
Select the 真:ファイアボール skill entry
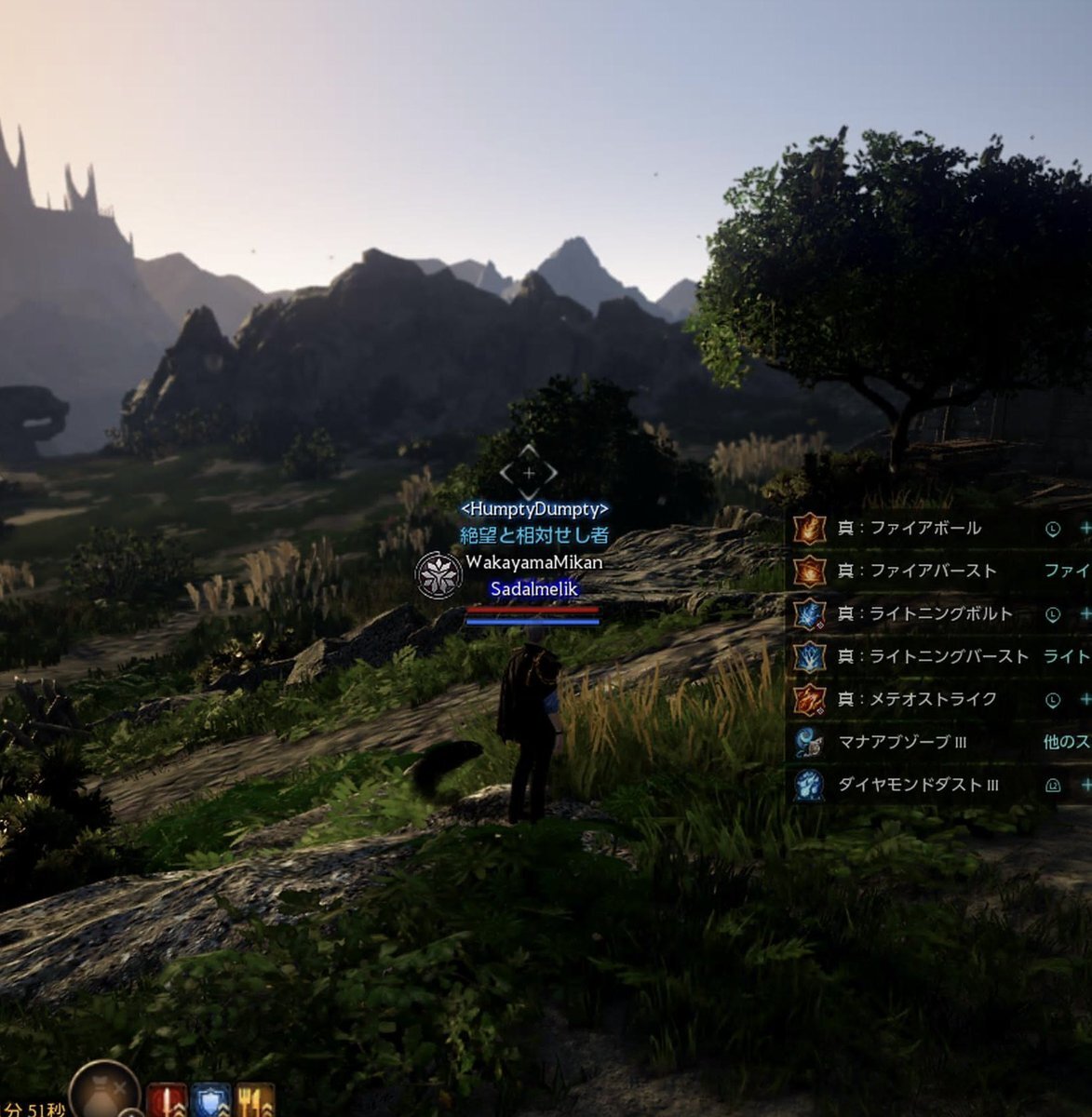point(910,529)
